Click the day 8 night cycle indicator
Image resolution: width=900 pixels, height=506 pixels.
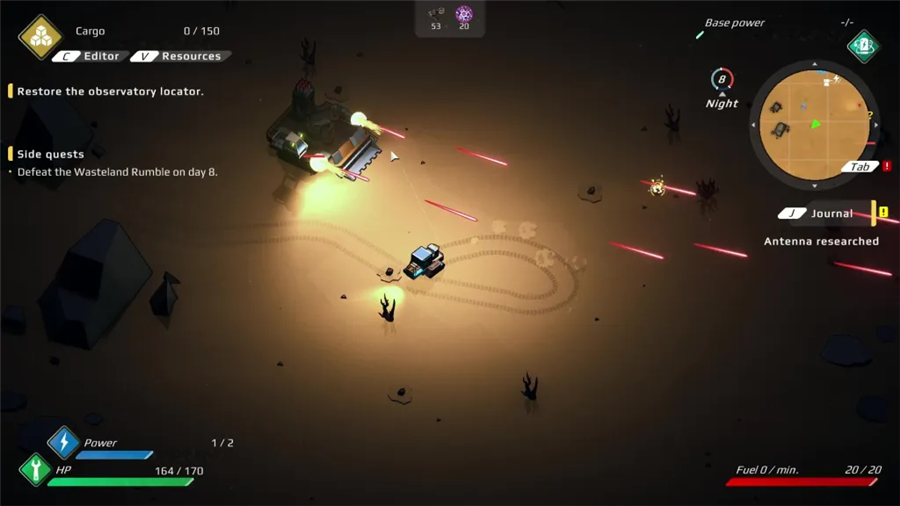point(722,82)
